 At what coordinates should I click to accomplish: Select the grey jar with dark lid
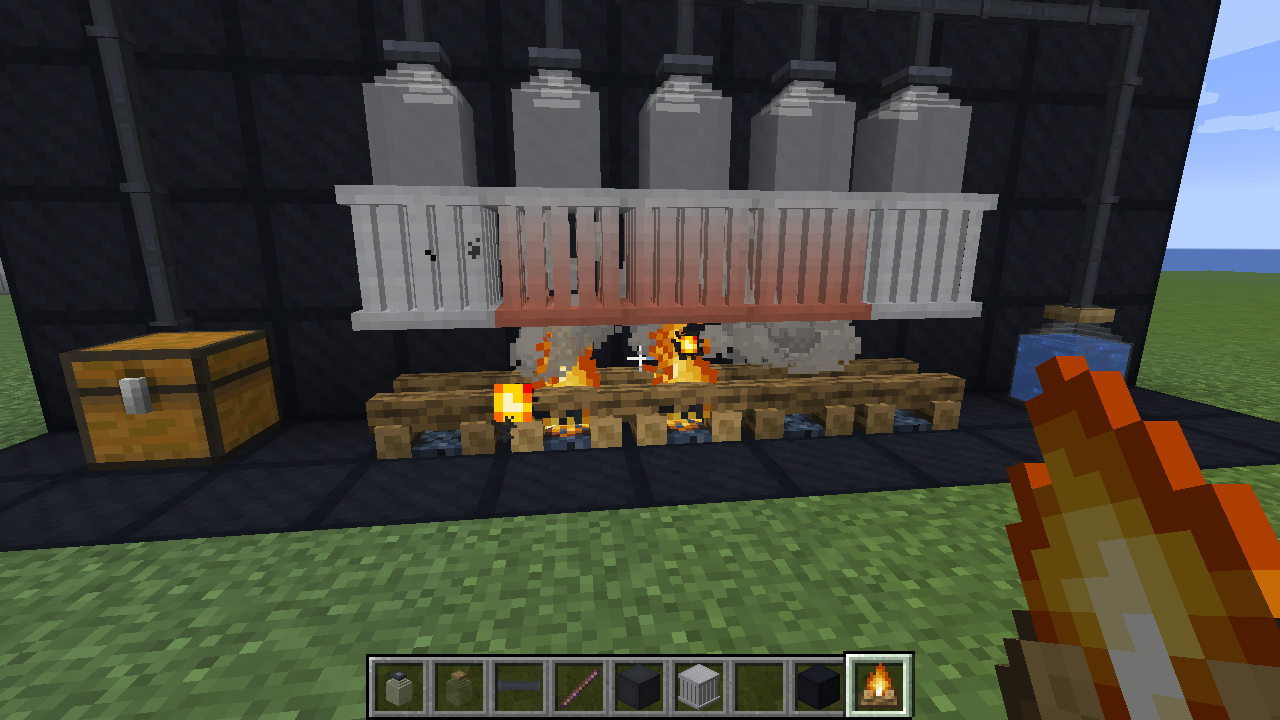pos(399,687)
